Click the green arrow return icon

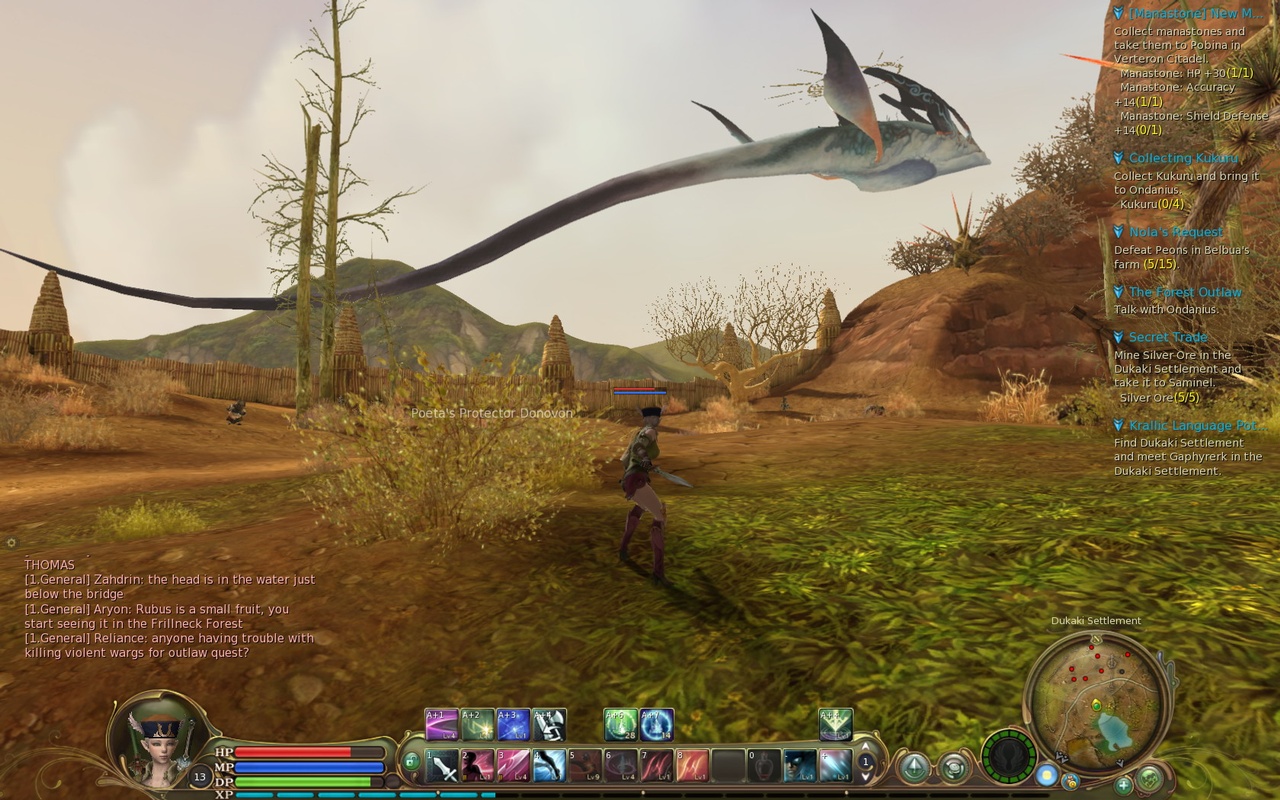click(x=915, y=768)
